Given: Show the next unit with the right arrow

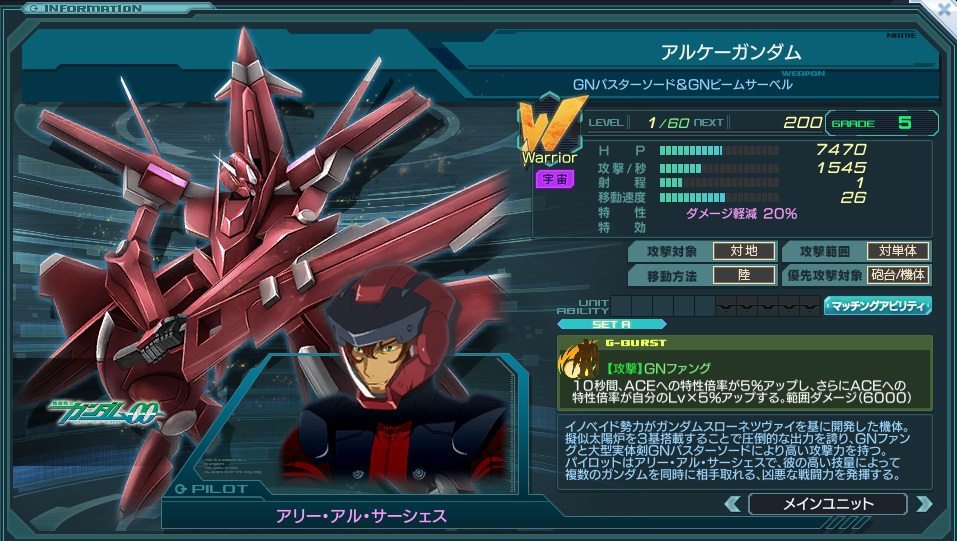Looking at the screenshot, I should 923,504.
